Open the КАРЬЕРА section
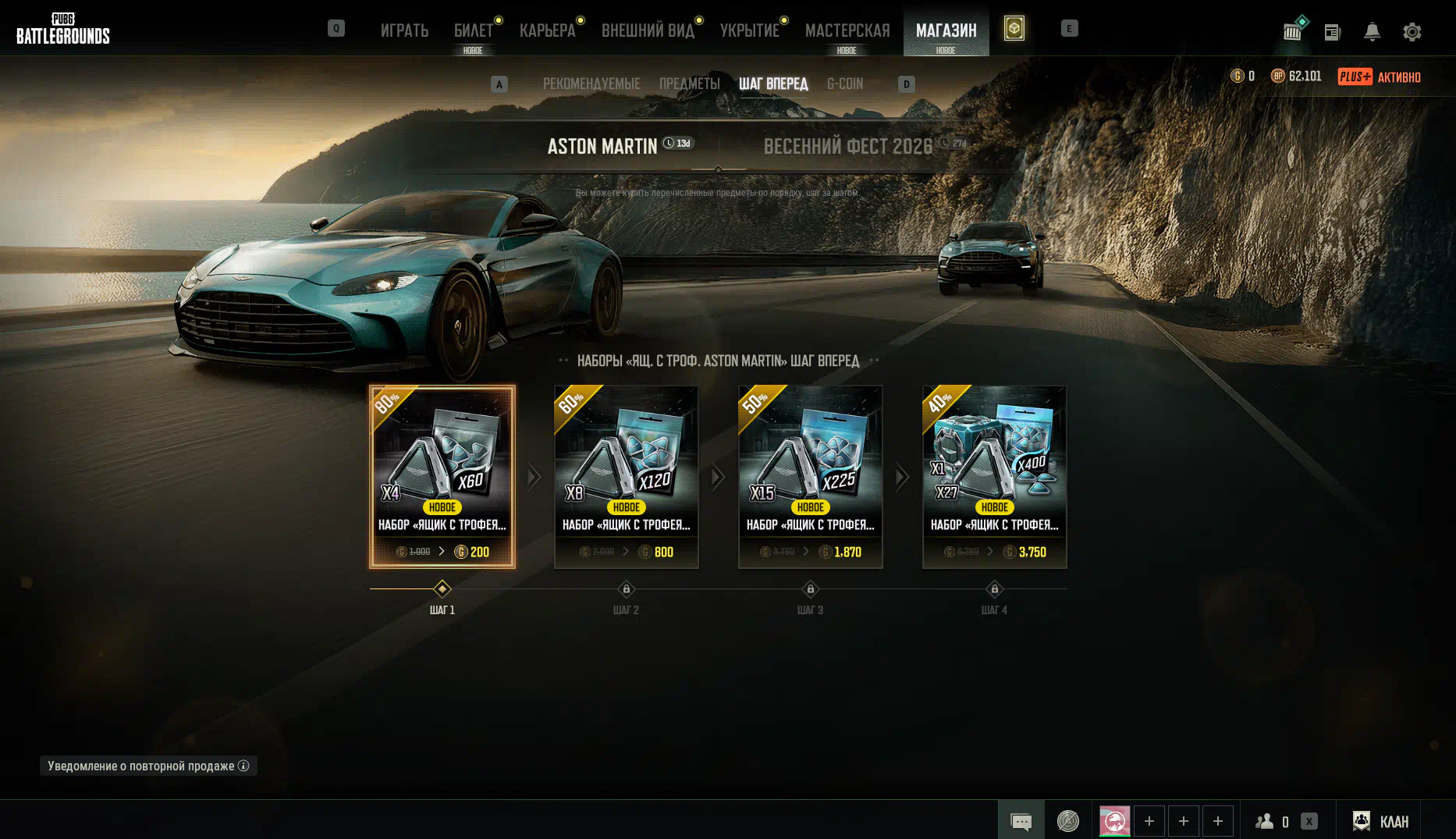The height and width of the screenshot is (839, 1456). pos(547,30)
